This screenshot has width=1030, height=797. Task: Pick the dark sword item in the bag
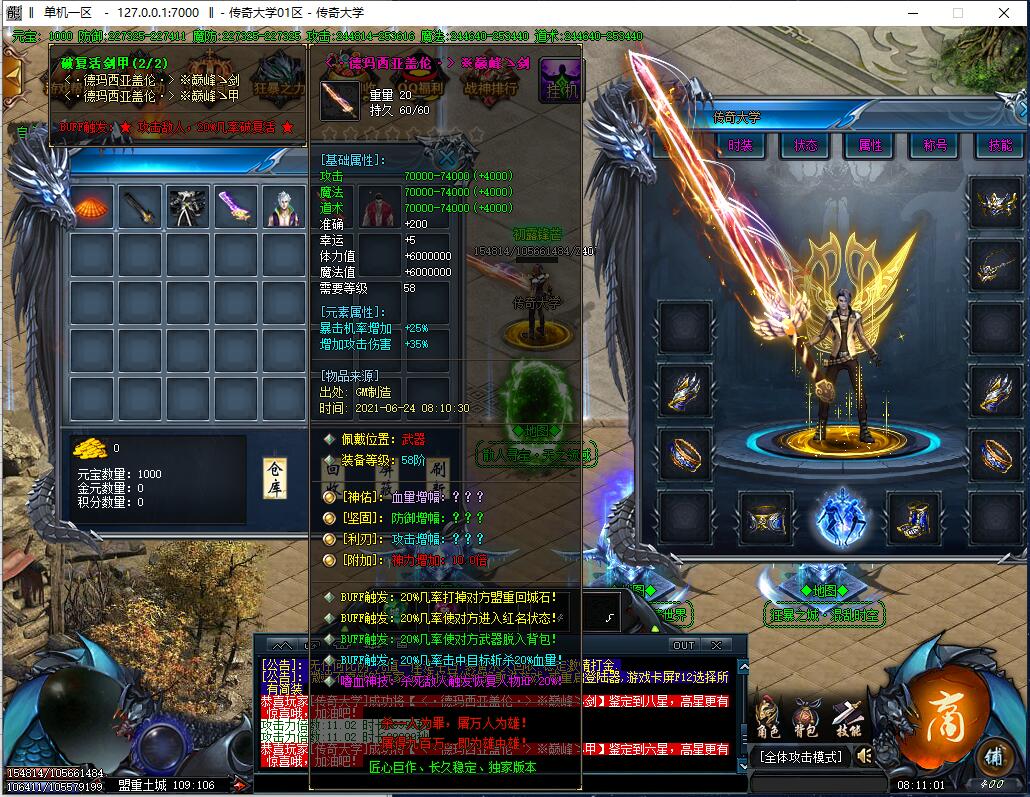(140, 208)
